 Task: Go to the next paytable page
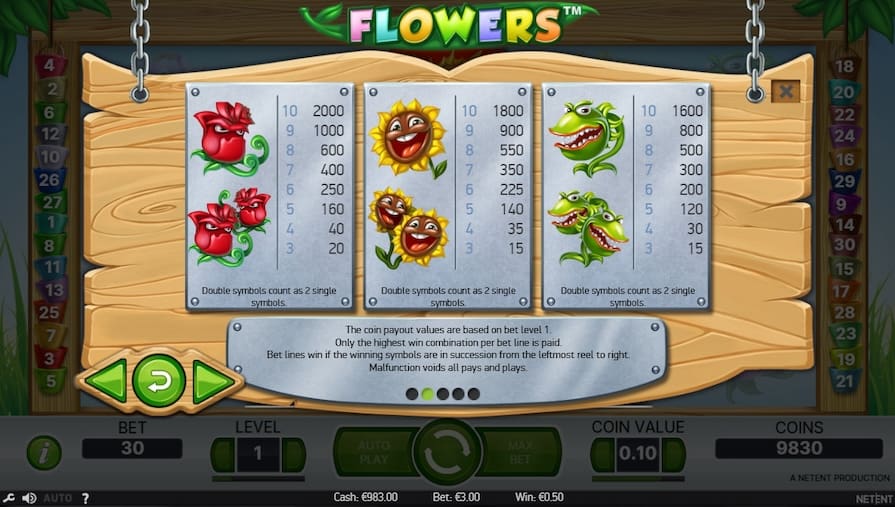coord(212,381)
